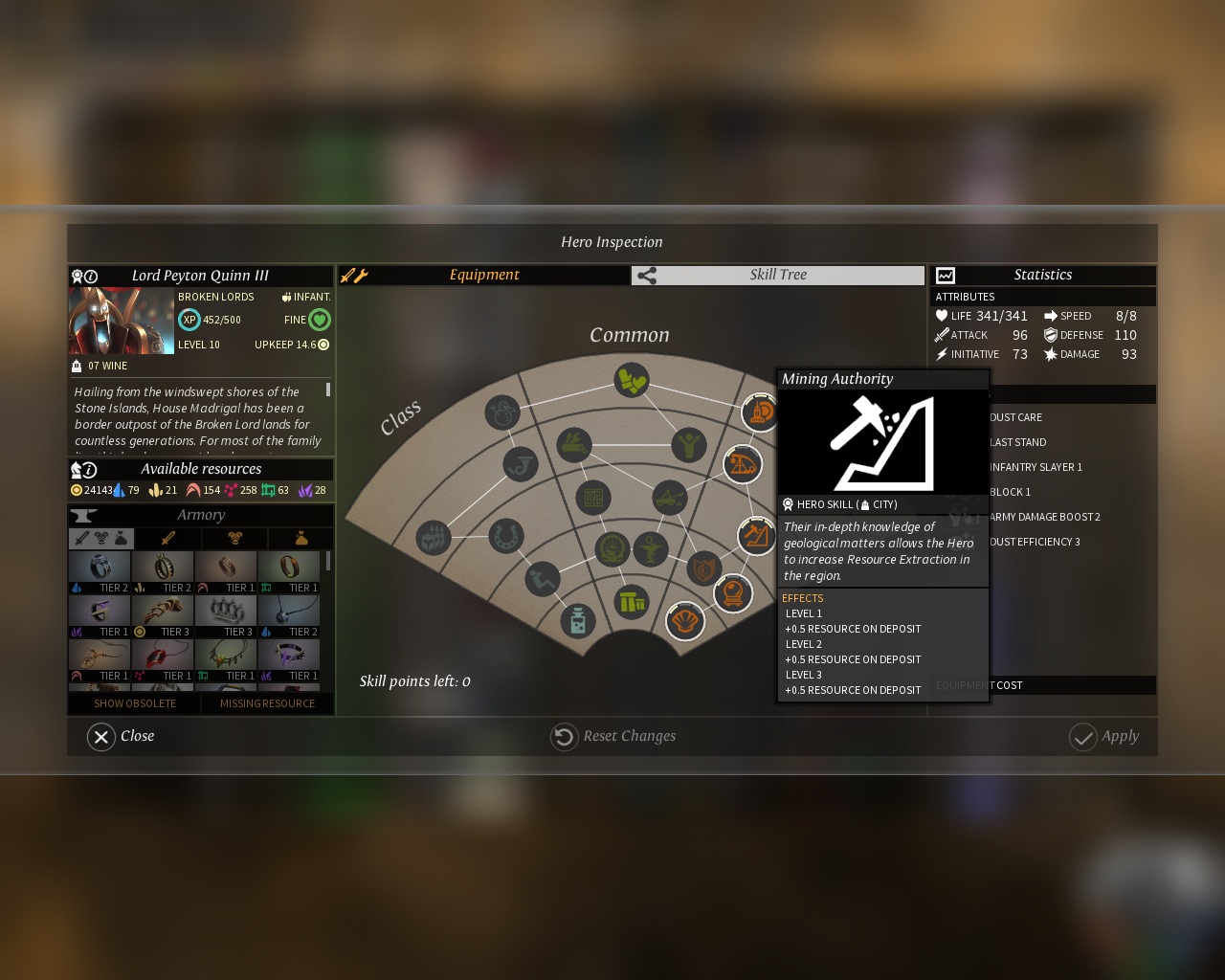The width and height of the screenshot is (1225, 980).
Task: Select the stonehenge skill icon
Action: 631,601
